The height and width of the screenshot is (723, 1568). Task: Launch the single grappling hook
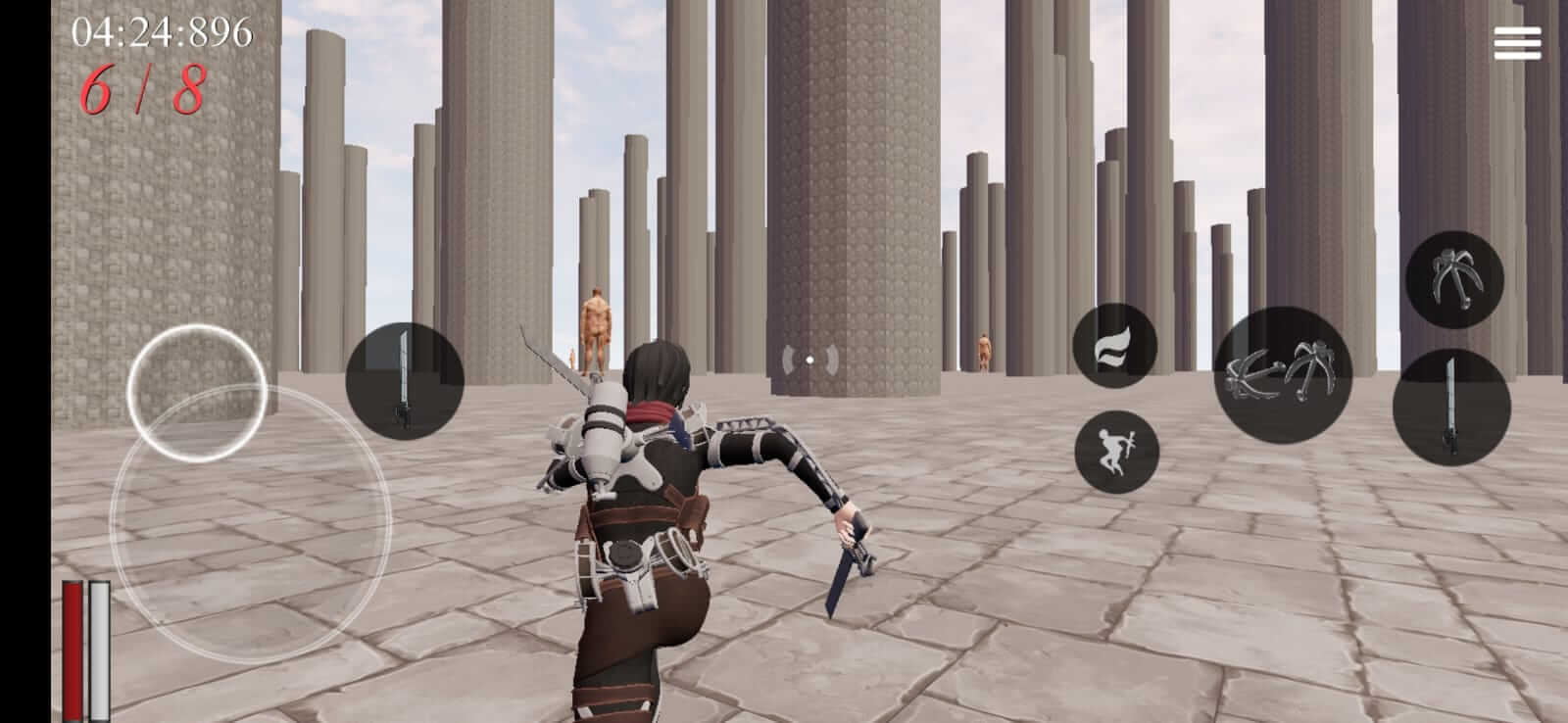tap(1454, 277)
